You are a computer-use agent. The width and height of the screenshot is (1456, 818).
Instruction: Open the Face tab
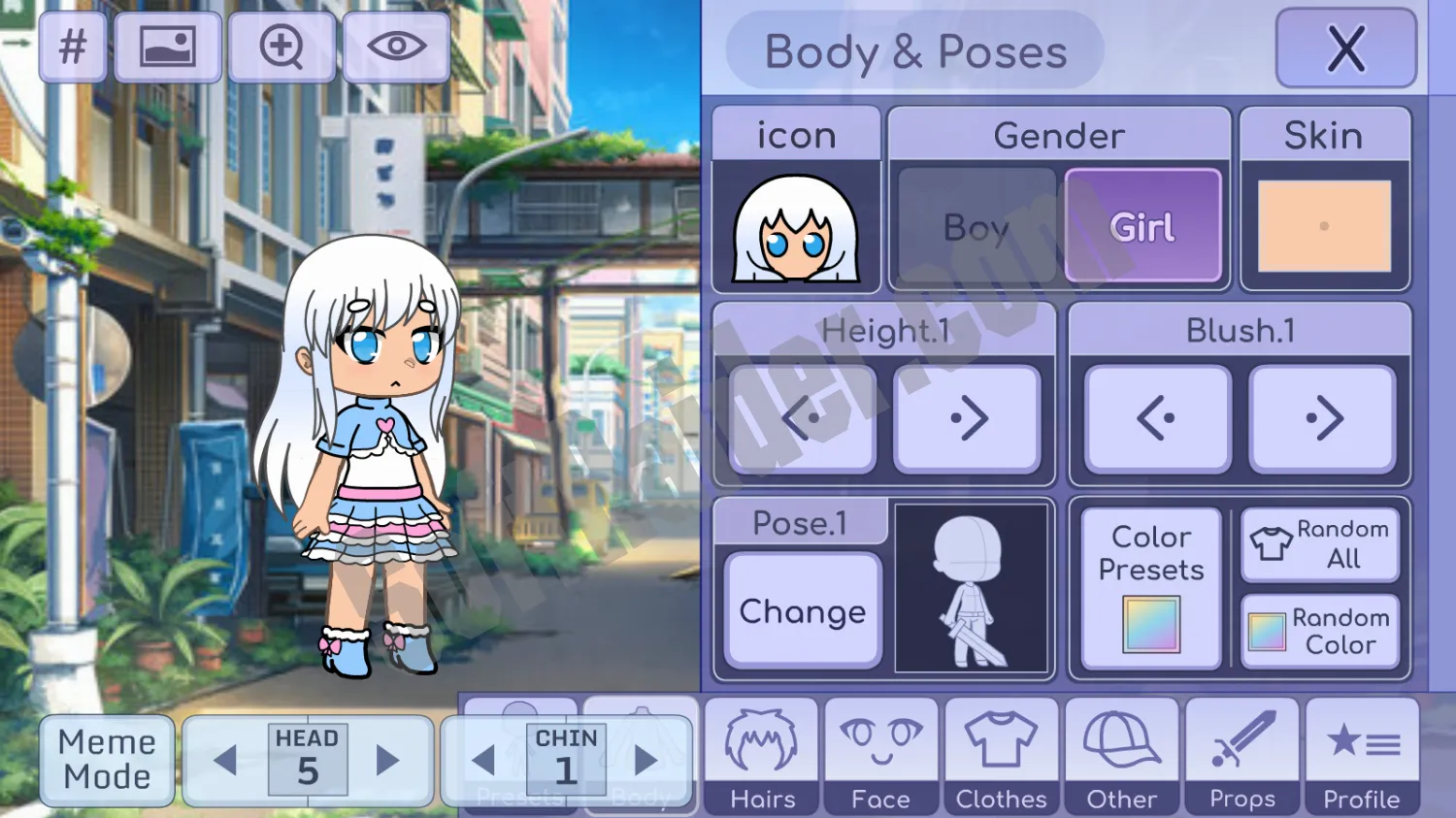pos(881,756)
